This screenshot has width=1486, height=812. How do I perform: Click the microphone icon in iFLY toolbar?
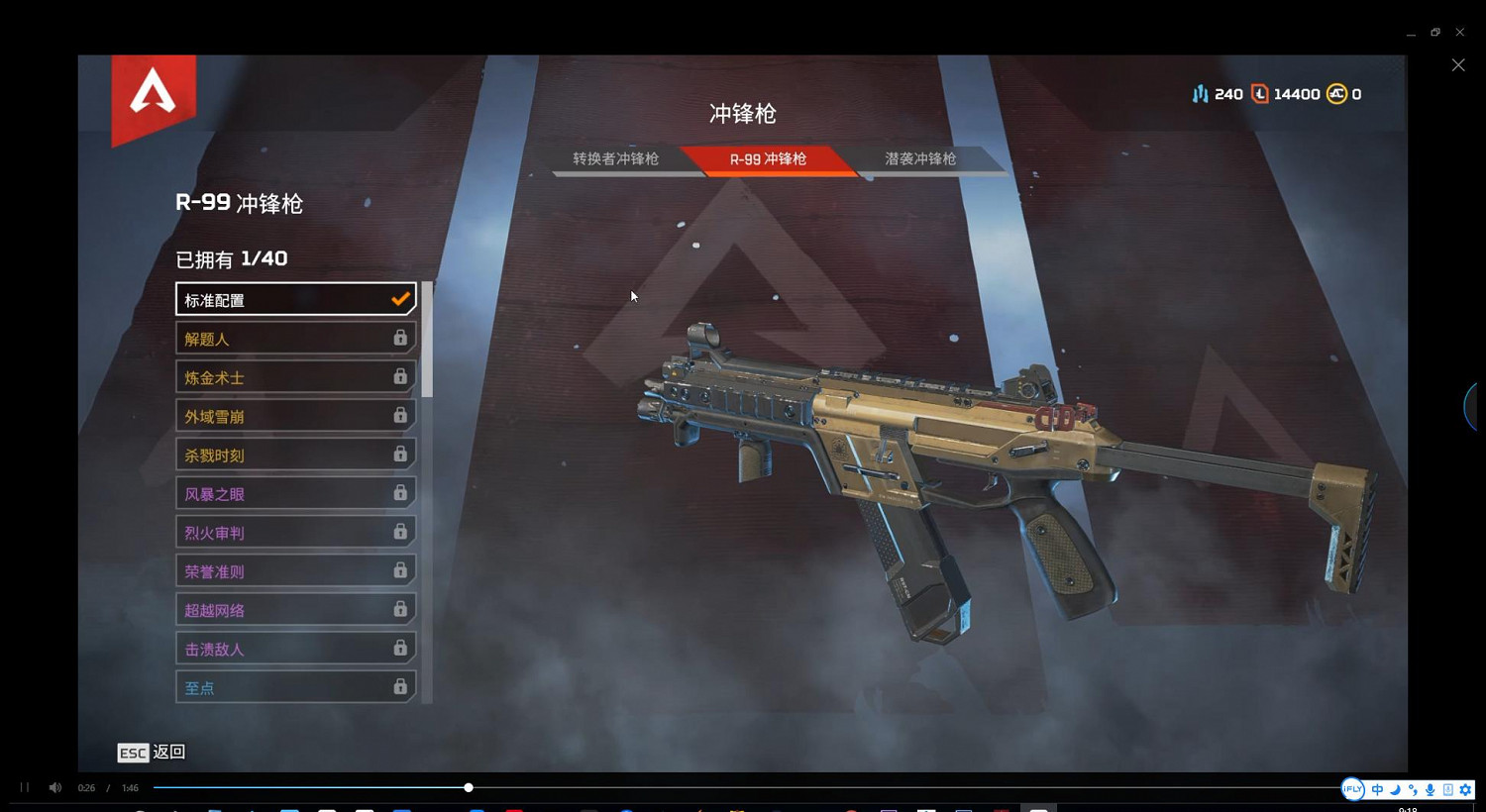point(1430,789)
